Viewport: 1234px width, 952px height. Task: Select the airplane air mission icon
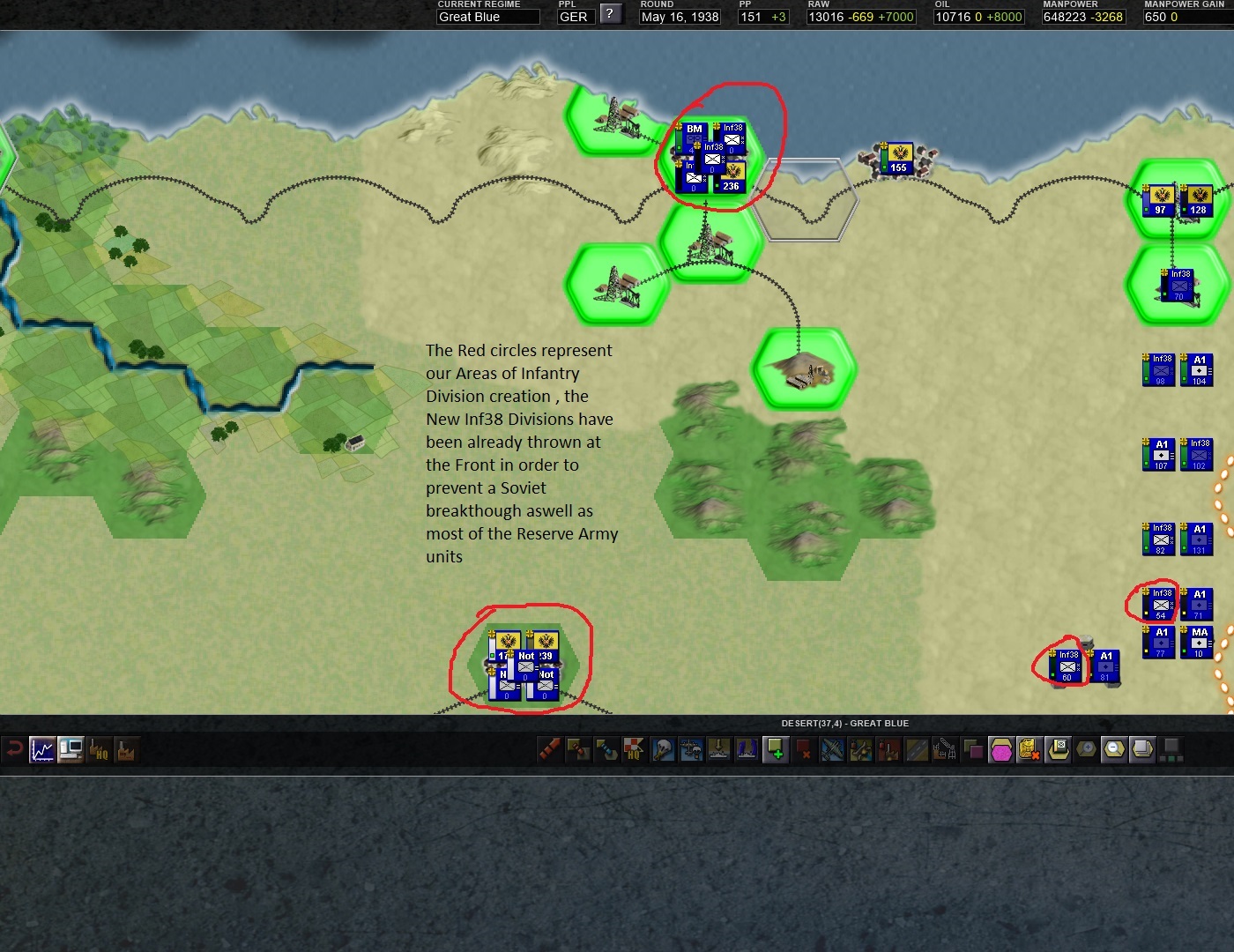tap(832, 750)
